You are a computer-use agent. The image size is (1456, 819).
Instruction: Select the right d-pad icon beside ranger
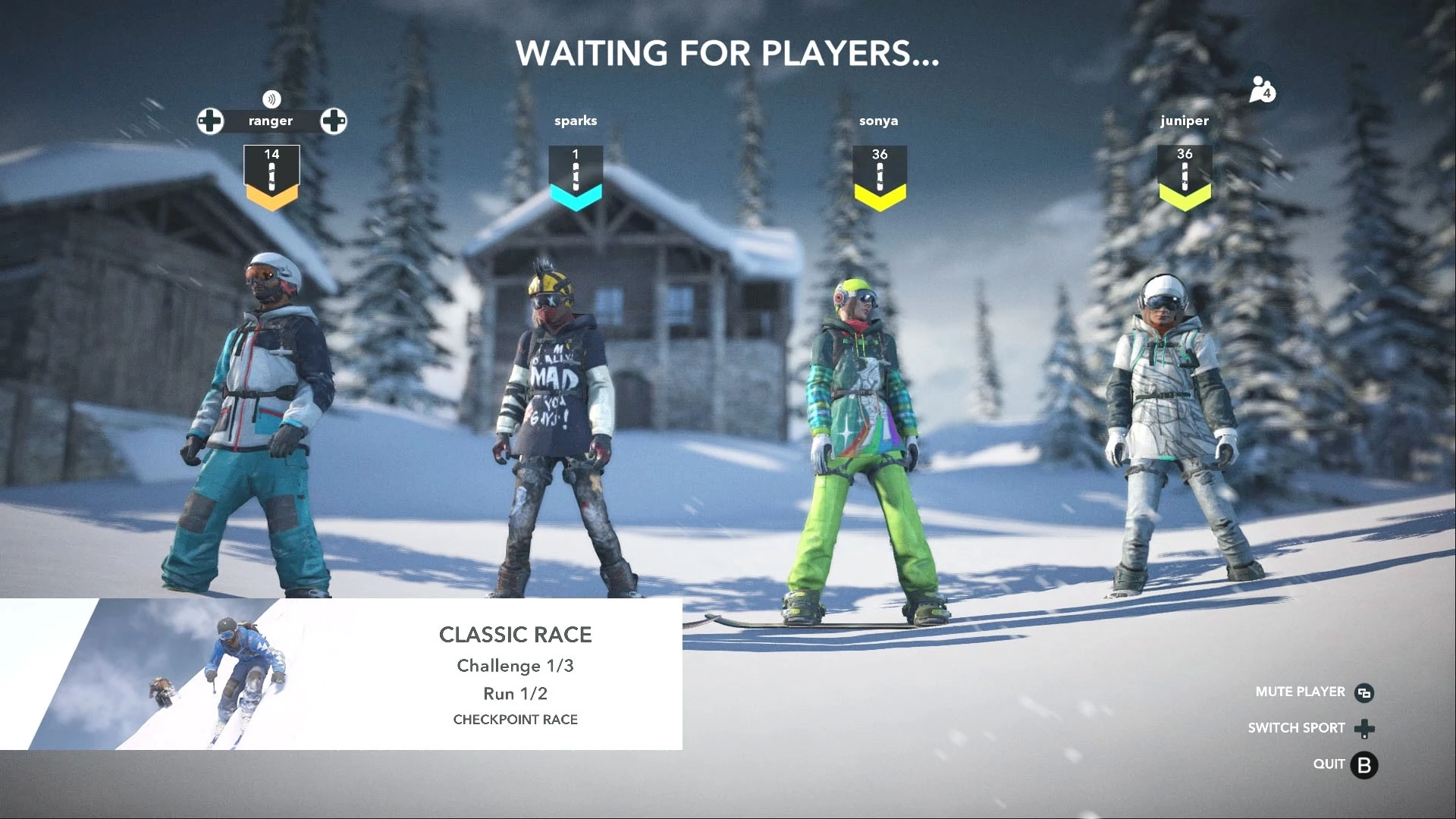[x=334, y=121]
